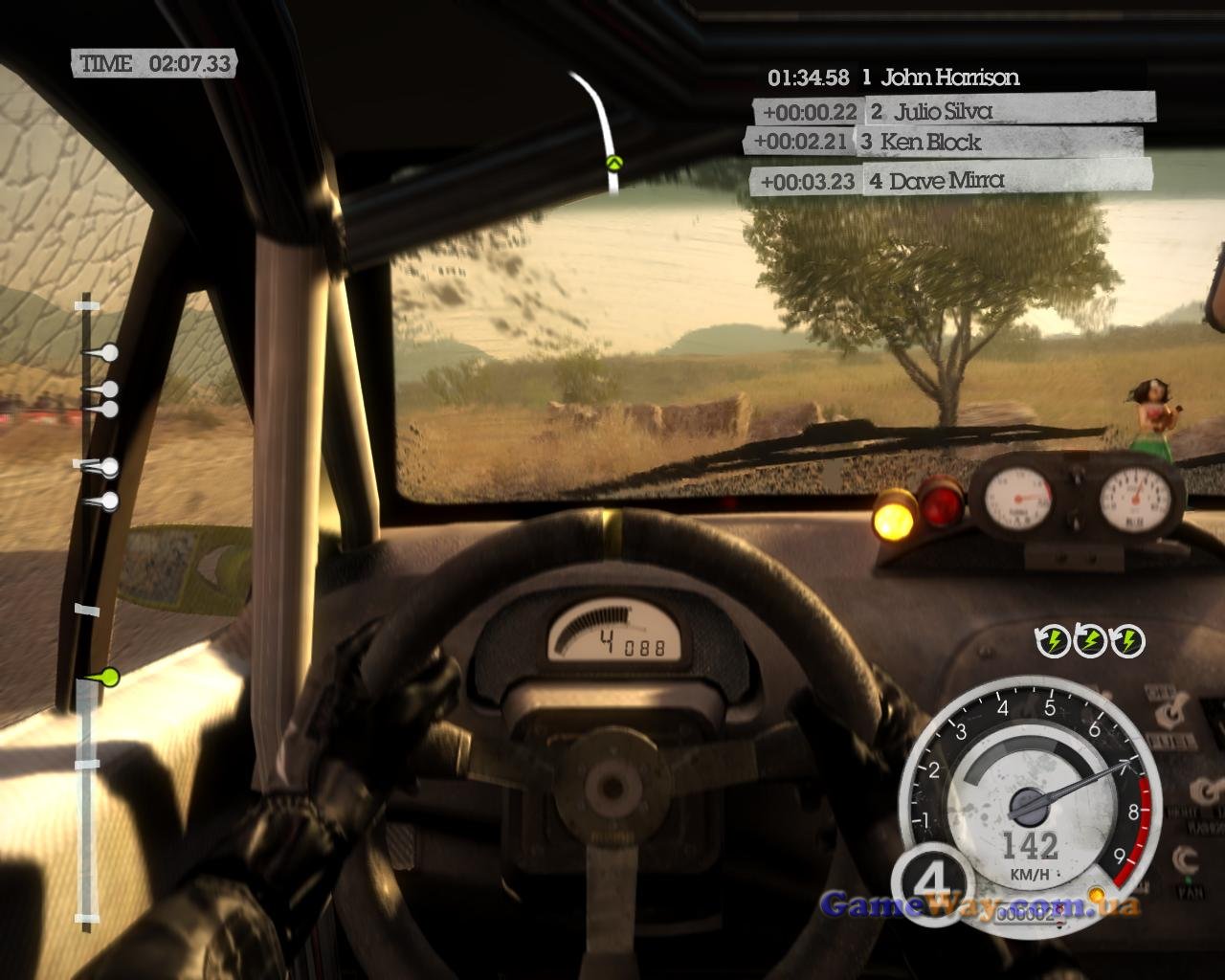The height and width of the screenshot is (980, 1225).
Task: Open the GameWay.com.ua watermark link
Action: [x=980, y=905]
